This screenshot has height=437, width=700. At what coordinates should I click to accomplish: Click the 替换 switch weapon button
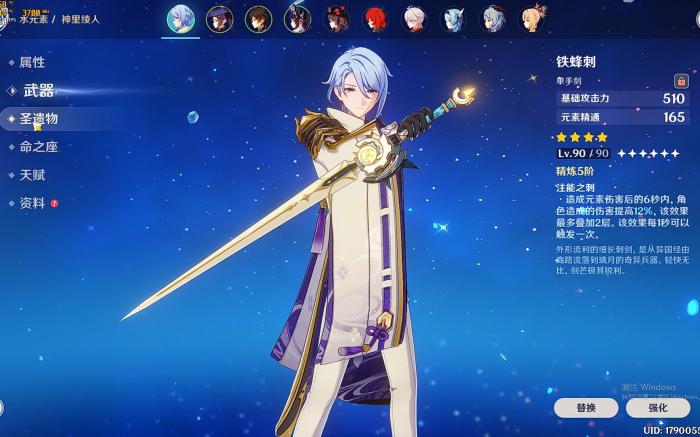point(586,408)
